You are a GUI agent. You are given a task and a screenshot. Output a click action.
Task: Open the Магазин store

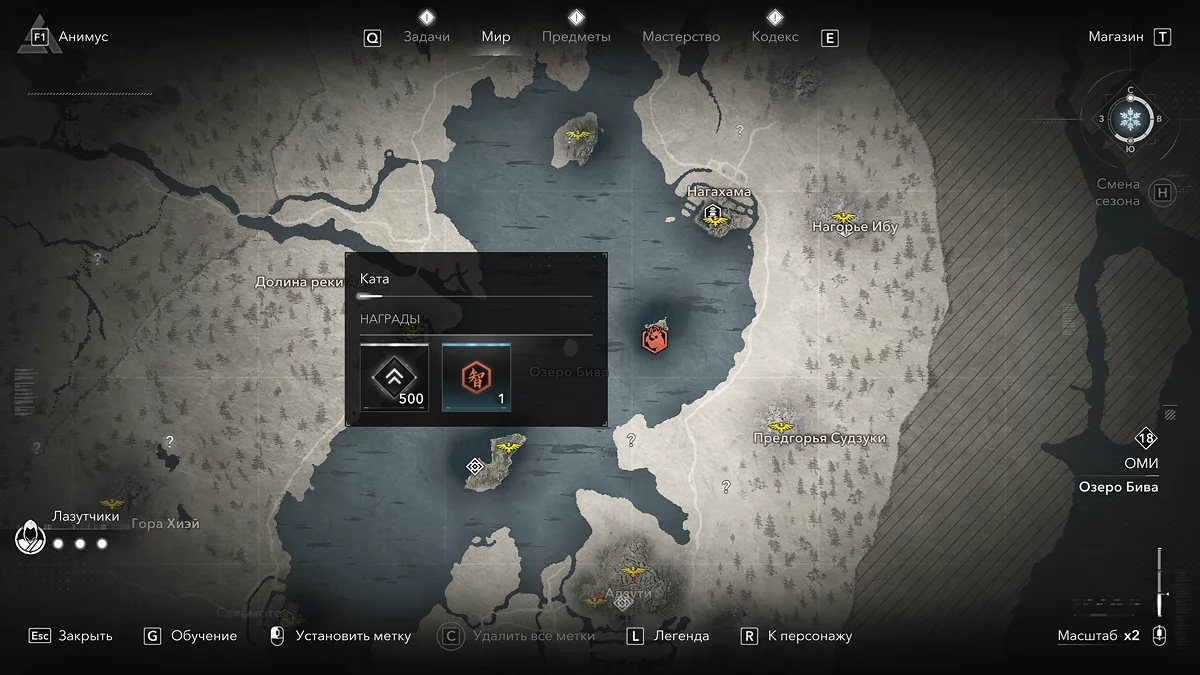(1116, 37)
